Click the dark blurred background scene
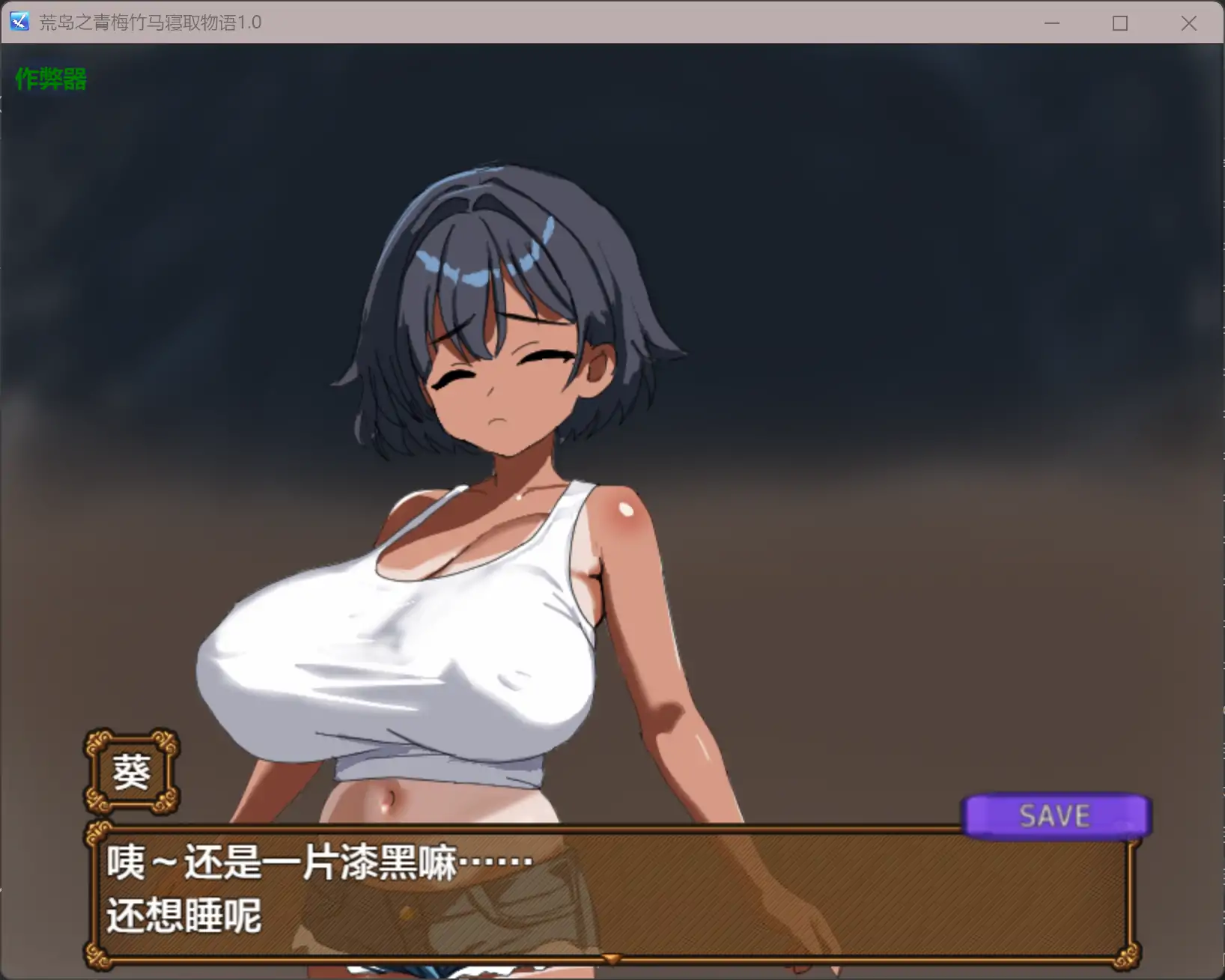This screenshot has height=980, width=1225. point(973,299)
